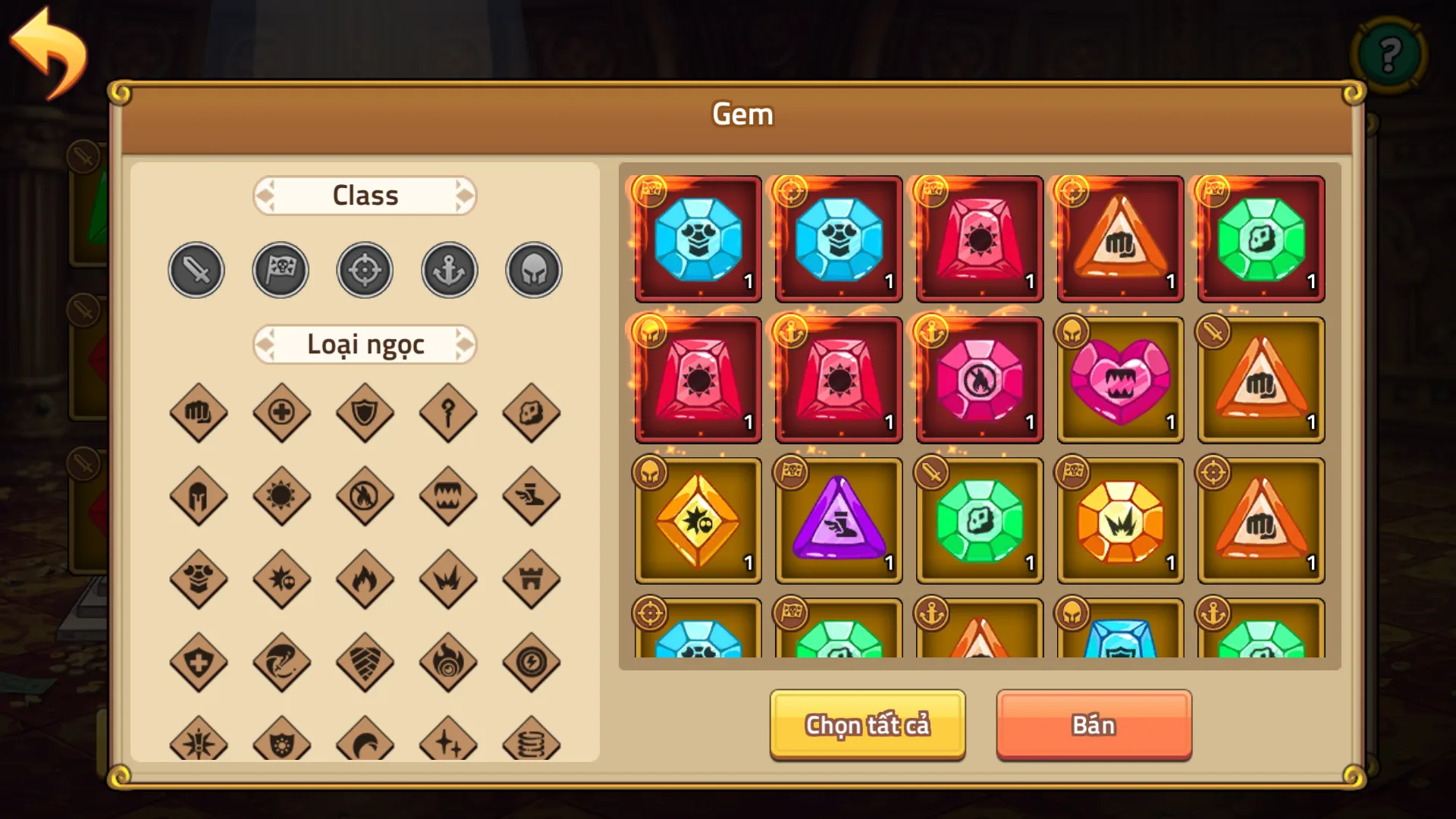Select the anchor class filter icon
Screen dimensions: 1456x819
(448, 269)
